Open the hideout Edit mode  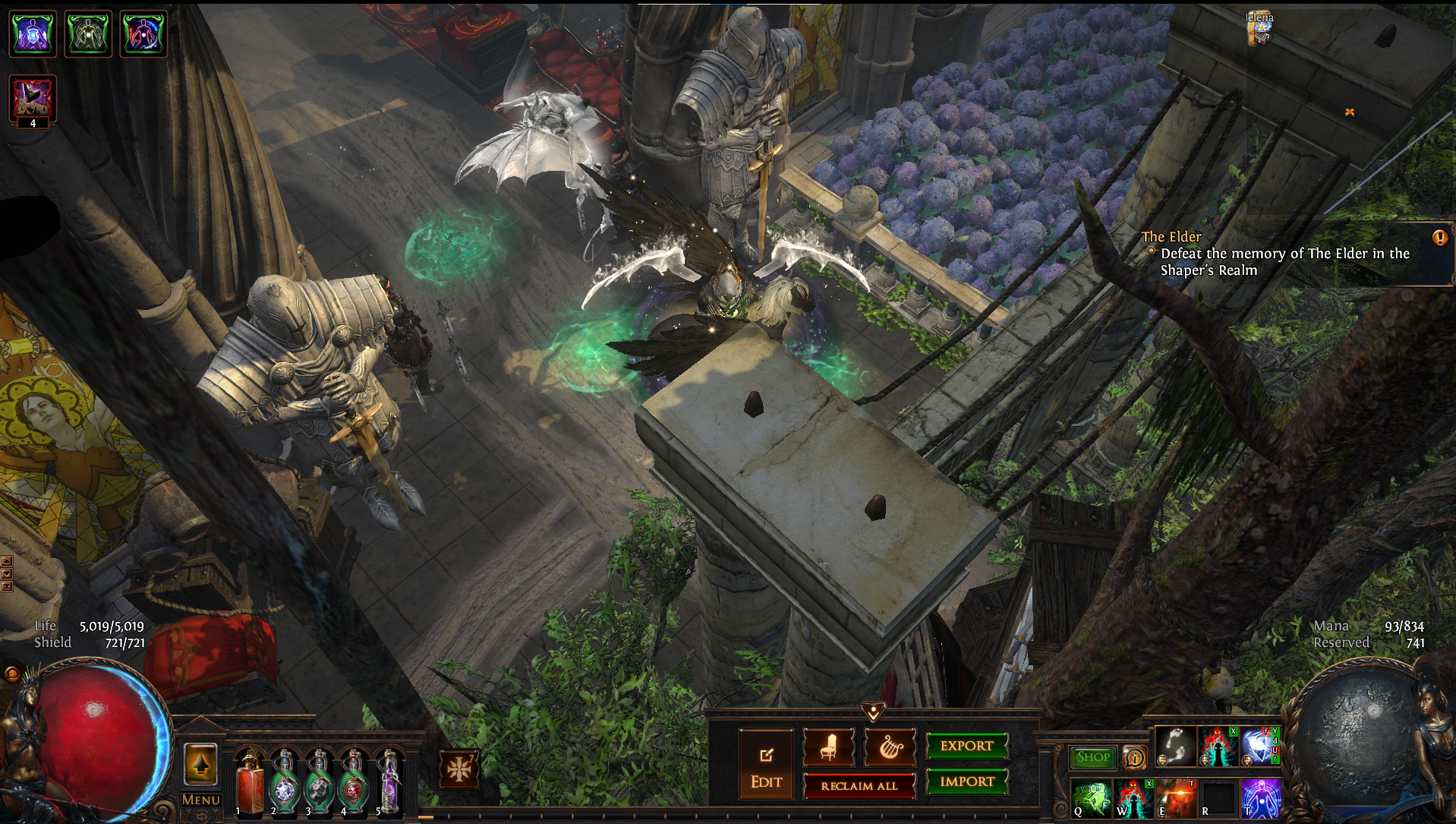(x=766, y=763)
